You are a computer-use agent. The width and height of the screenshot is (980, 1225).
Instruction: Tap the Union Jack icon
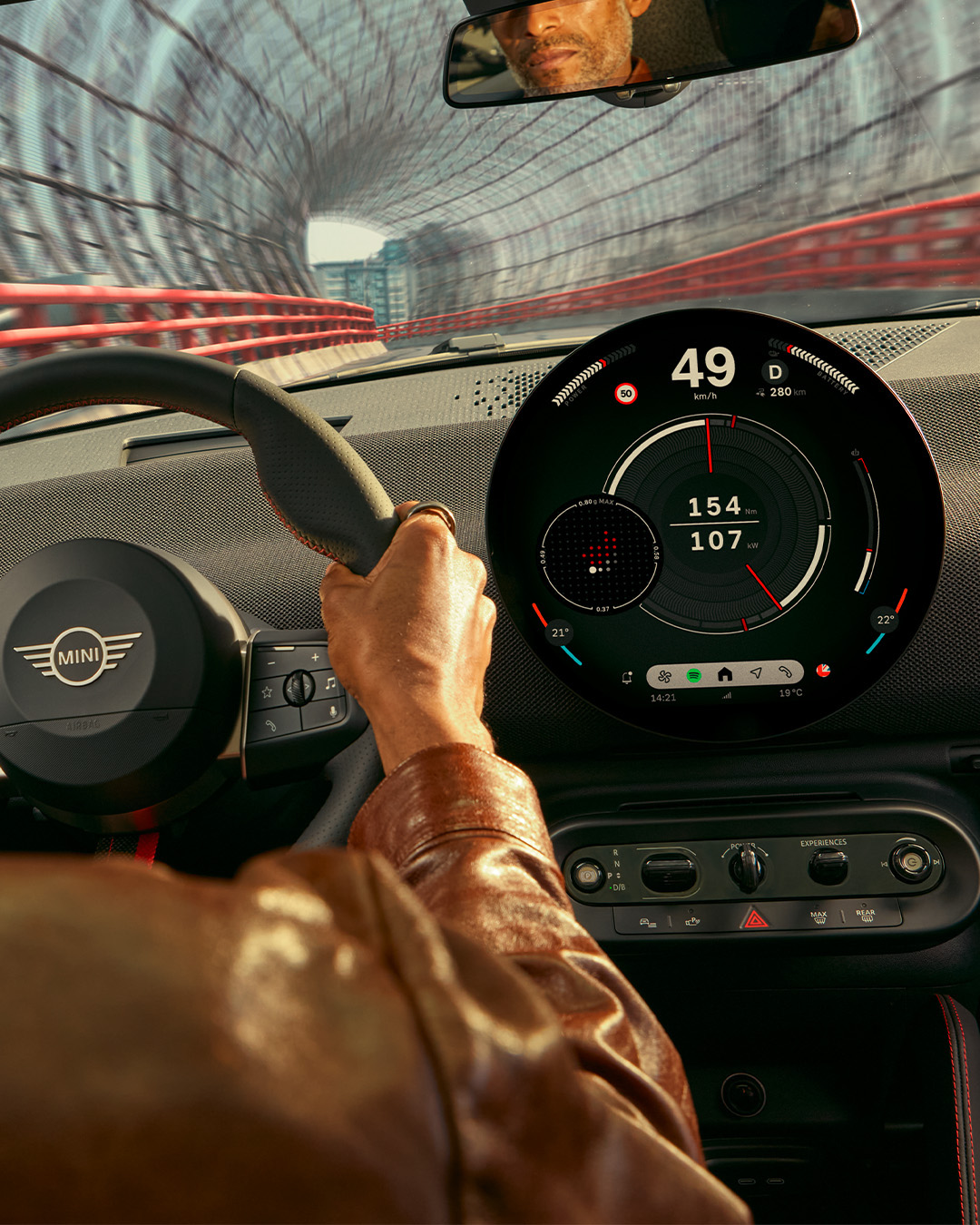(x=823, y=670)
